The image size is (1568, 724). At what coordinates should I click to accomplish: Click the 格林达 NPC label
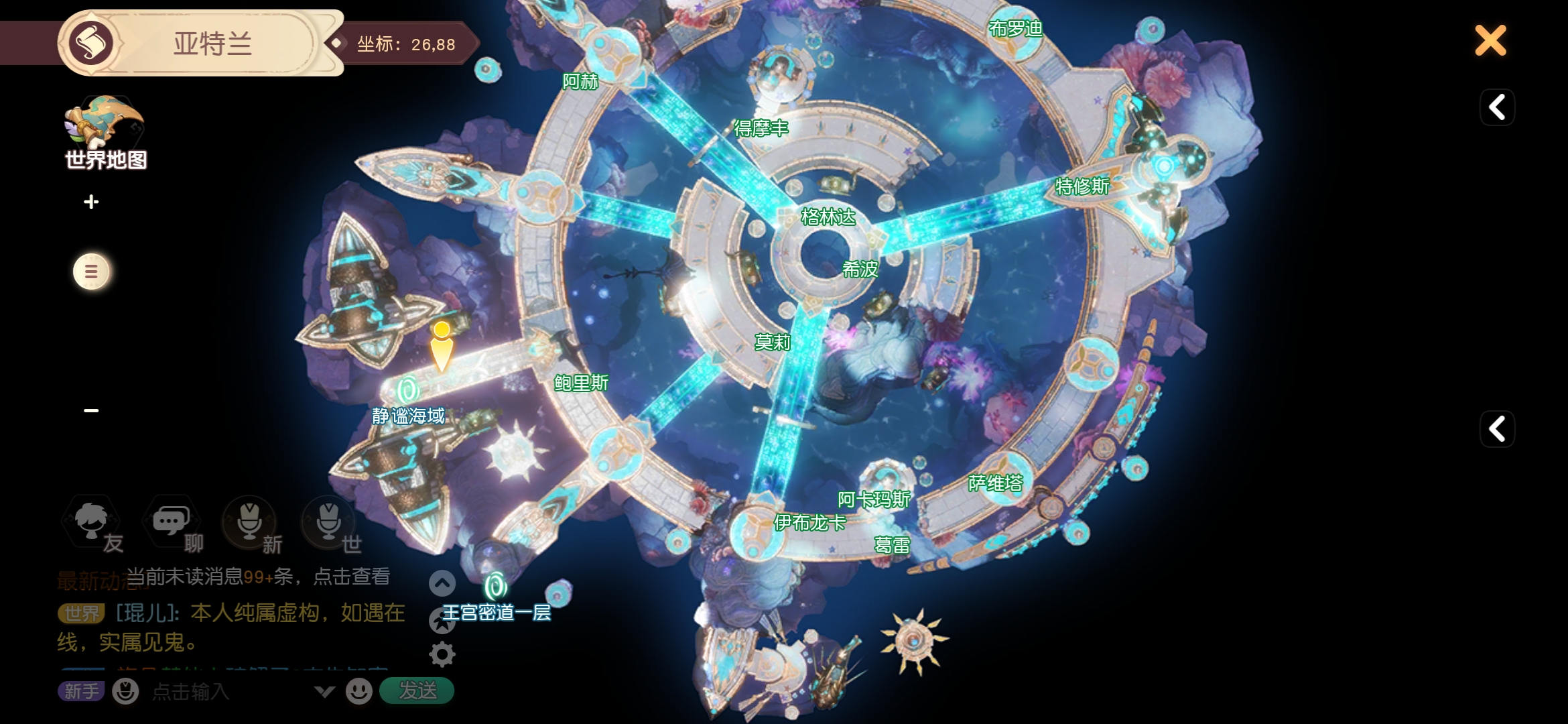coord(828,217)
